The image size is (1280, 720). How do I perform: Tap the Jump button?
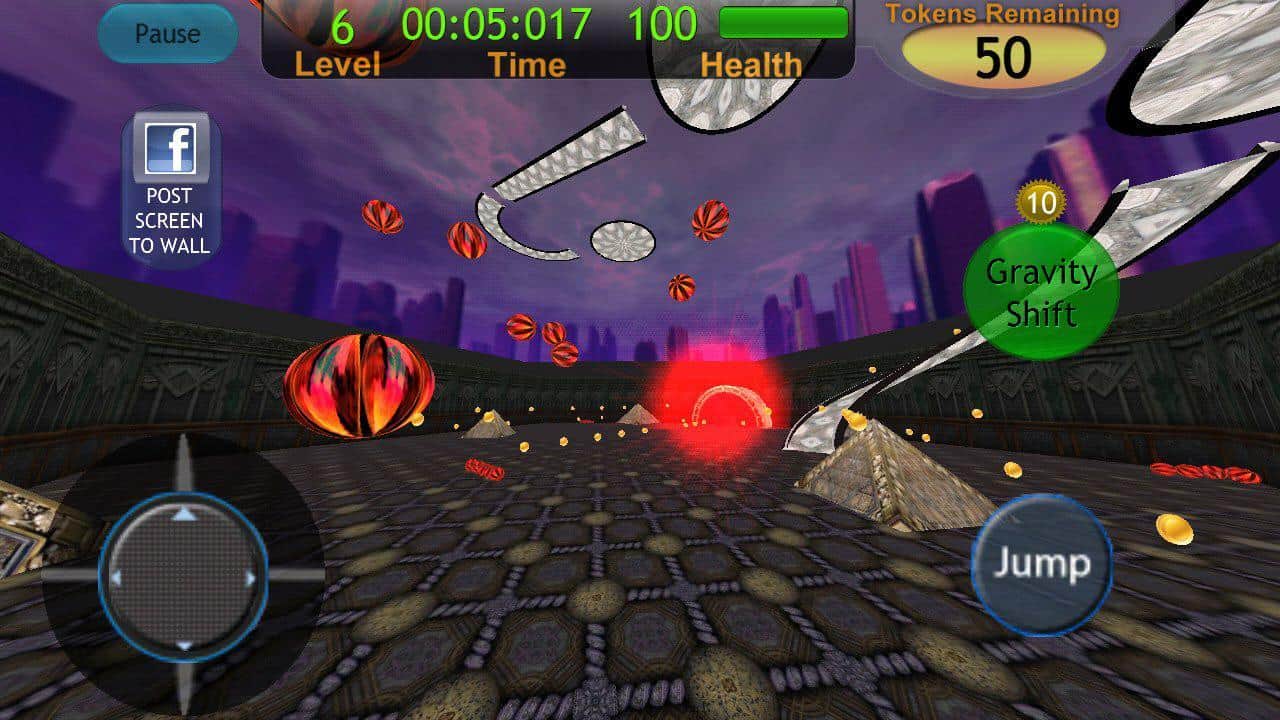pyautogui.click(x=1042, y=564)
